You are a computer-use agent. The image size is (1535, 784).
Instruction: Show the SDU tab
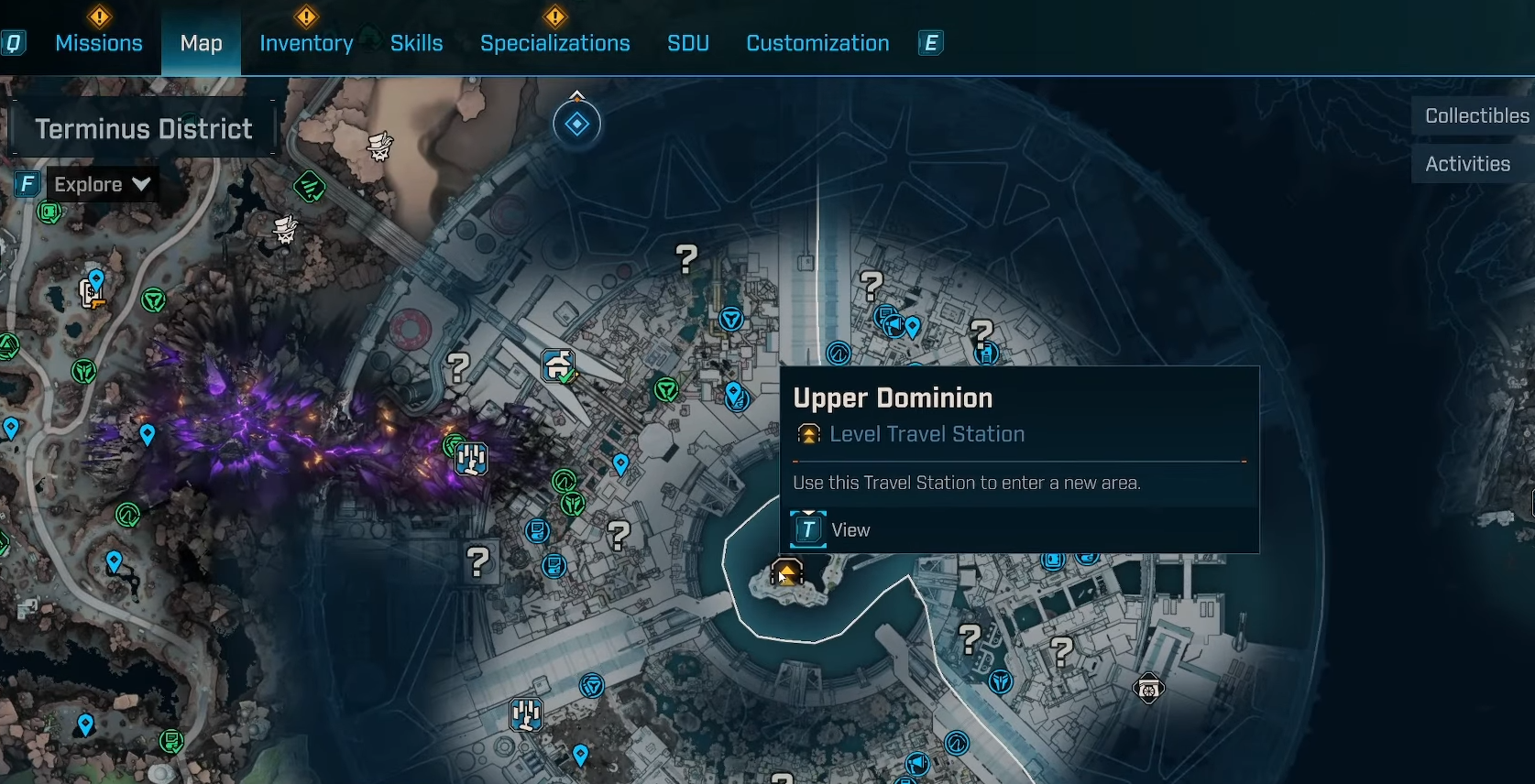coord(687,43)
